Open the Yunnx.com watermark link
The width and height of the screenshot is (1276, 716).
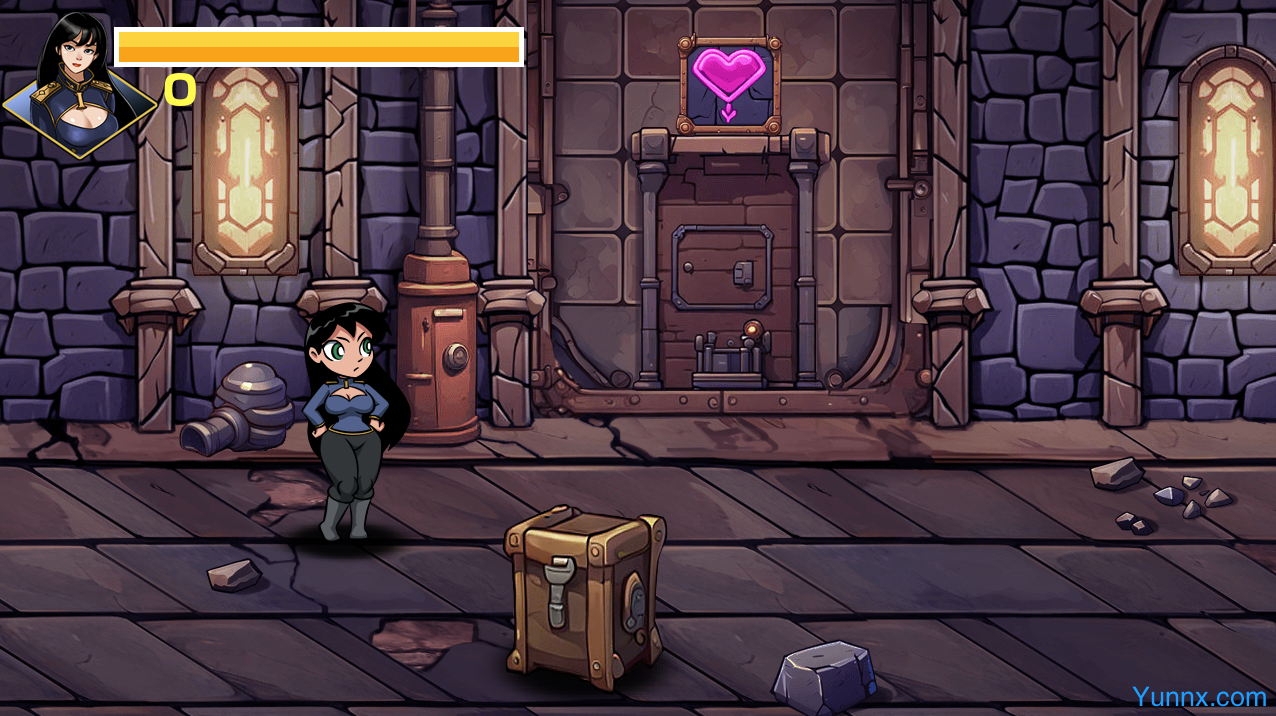tap(1199, 696)
